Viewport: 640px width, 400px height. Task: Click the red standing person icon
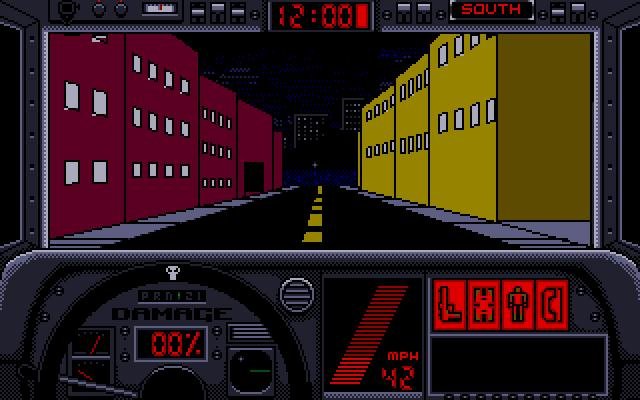pos(518,303)
